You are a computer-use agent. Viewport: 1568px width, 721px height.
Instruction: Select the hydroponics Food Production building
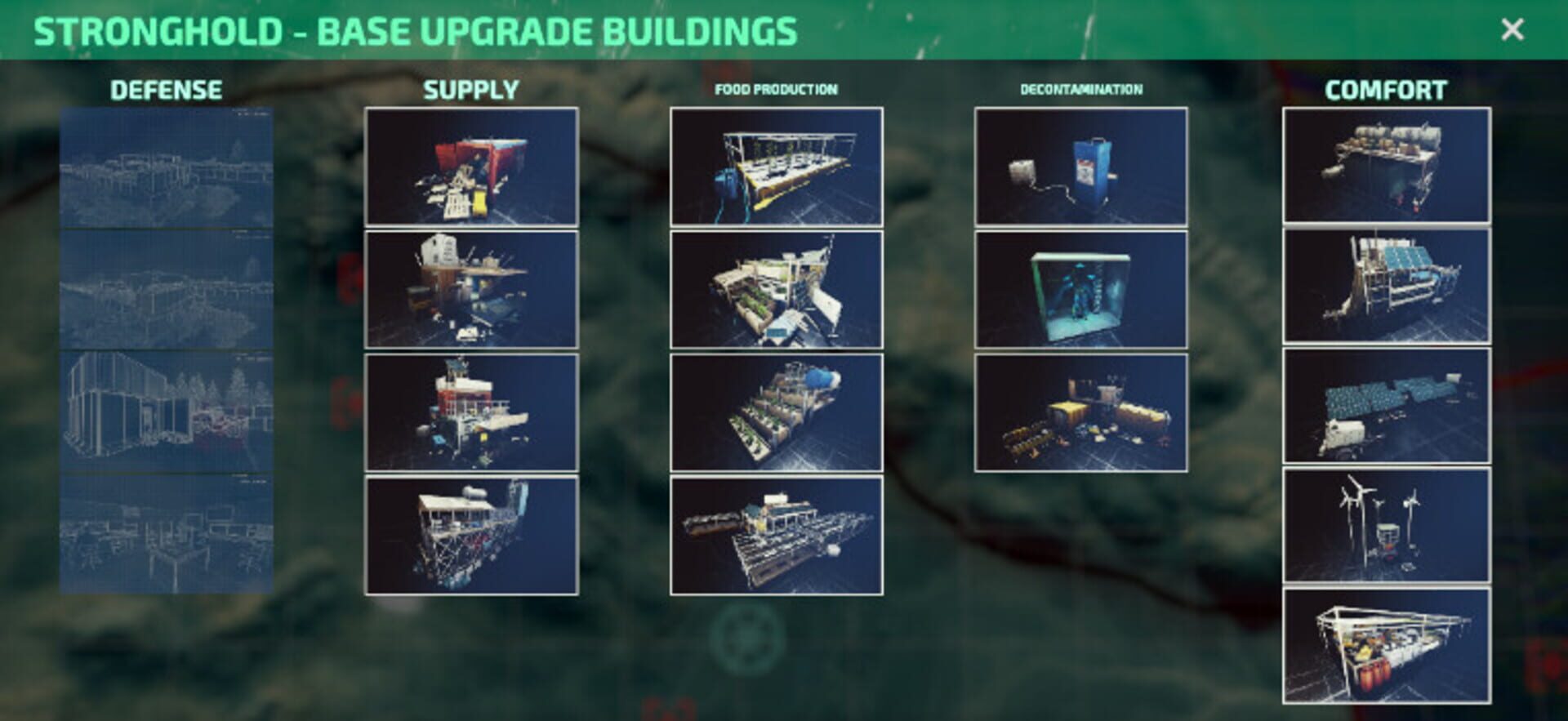coord(778,167)
